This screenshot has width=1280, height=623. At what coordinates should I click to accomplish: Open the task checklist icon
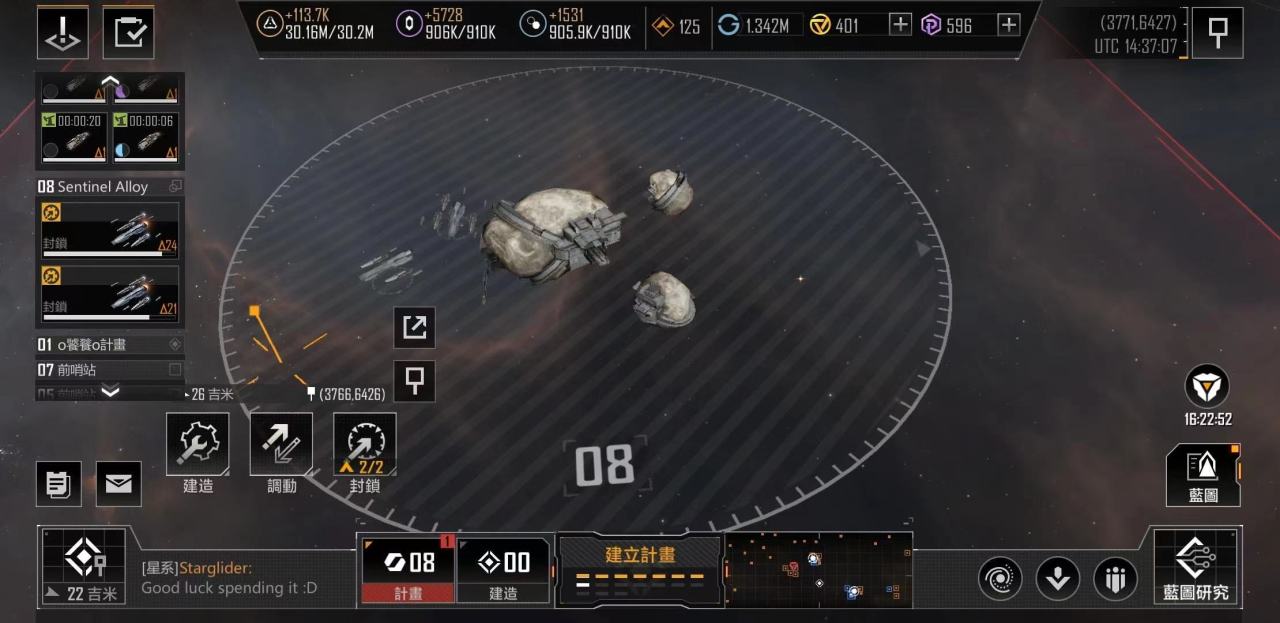click(128, 32)
